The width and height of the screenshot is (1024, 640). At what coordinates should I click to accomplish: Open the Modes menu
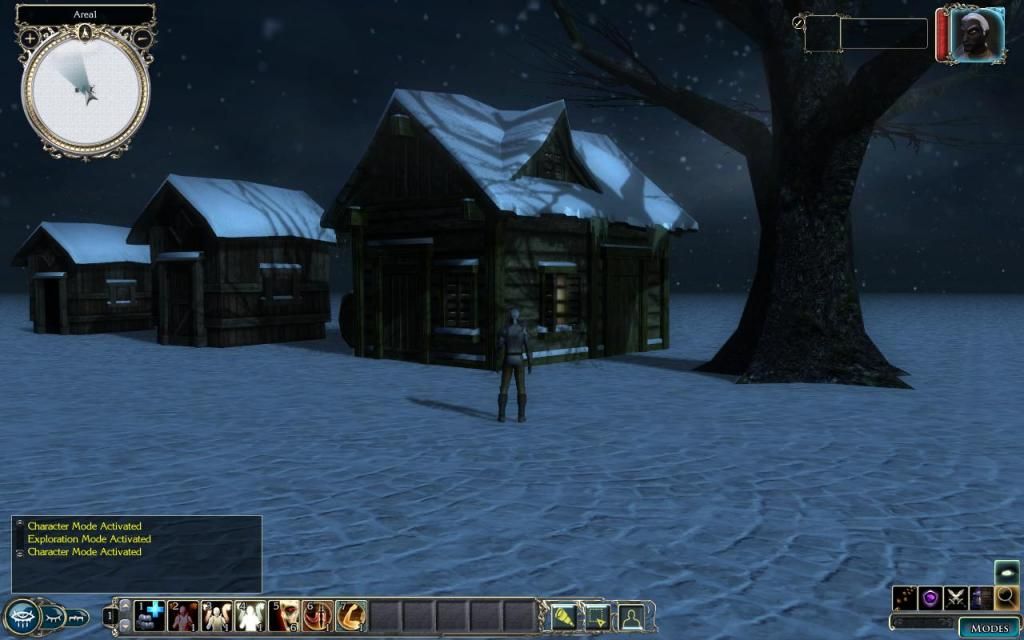[x=989, y=627]
